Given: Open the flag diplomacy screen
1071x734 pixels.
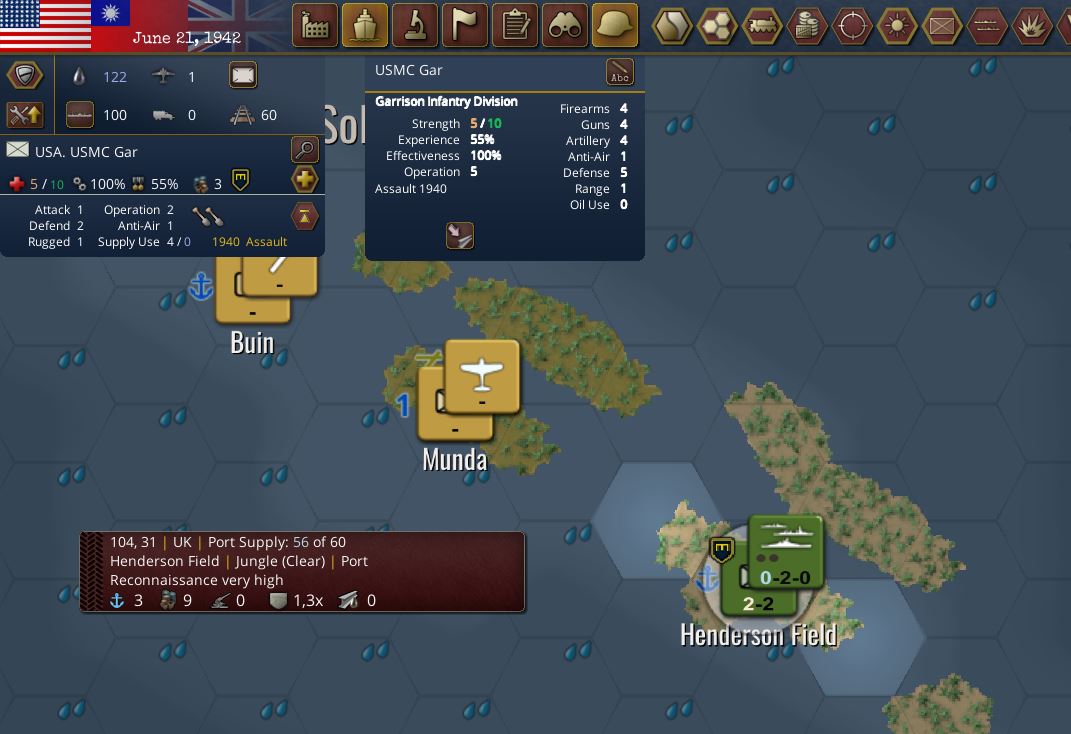Looking at the screenshot, I should tap(465, 26).
